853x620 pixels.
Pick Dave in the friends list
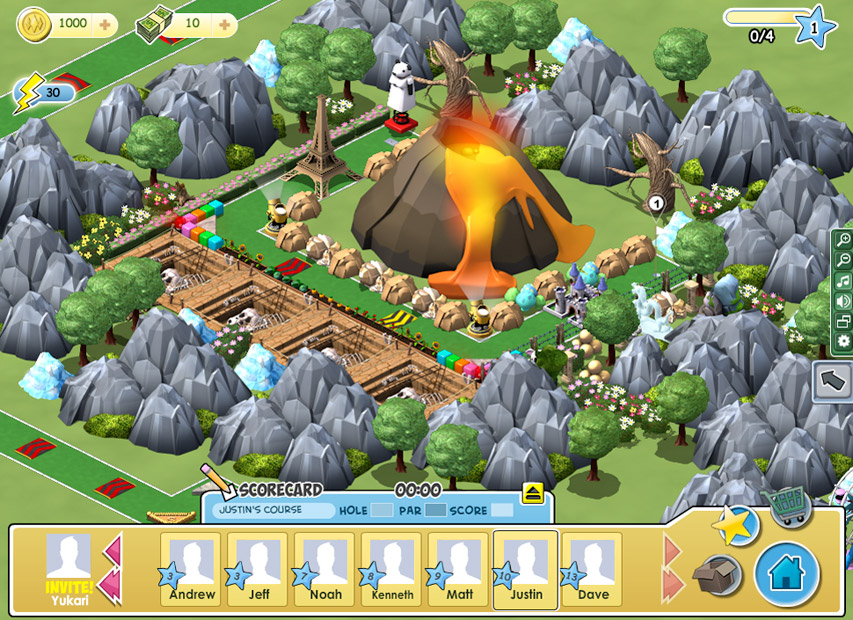click(592, 568)
